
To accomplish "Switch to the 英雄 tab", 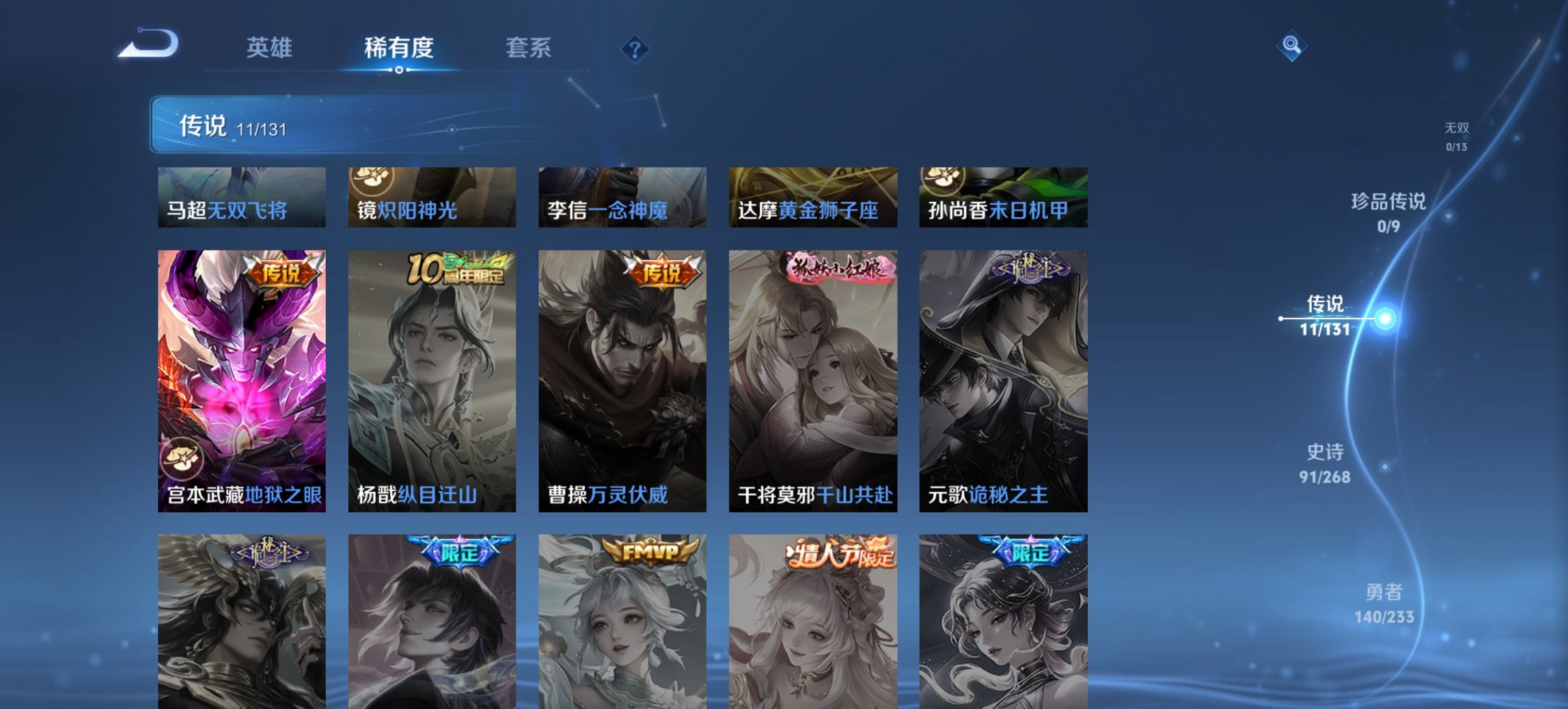I will pos(271,48).
